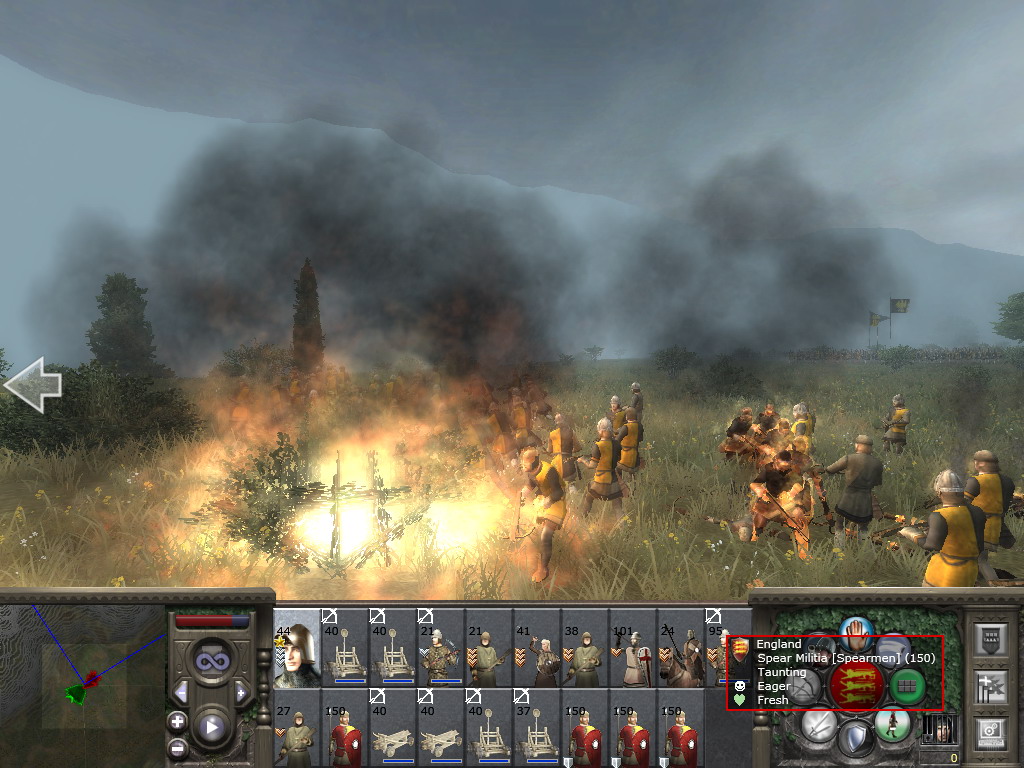
Task: Toggle the green formation grid button
Action: click(907, 685)
